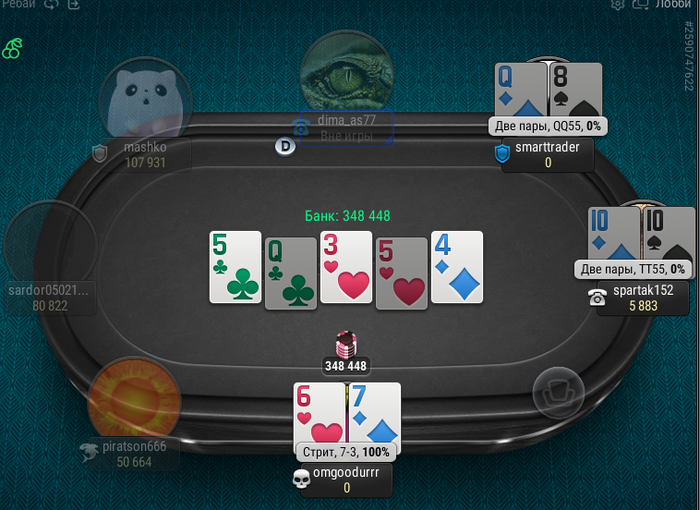The width and height of the screenshot is (700, 510).
Task: Click the Ребай (rebuy) button
Action: tap(19, 4)
